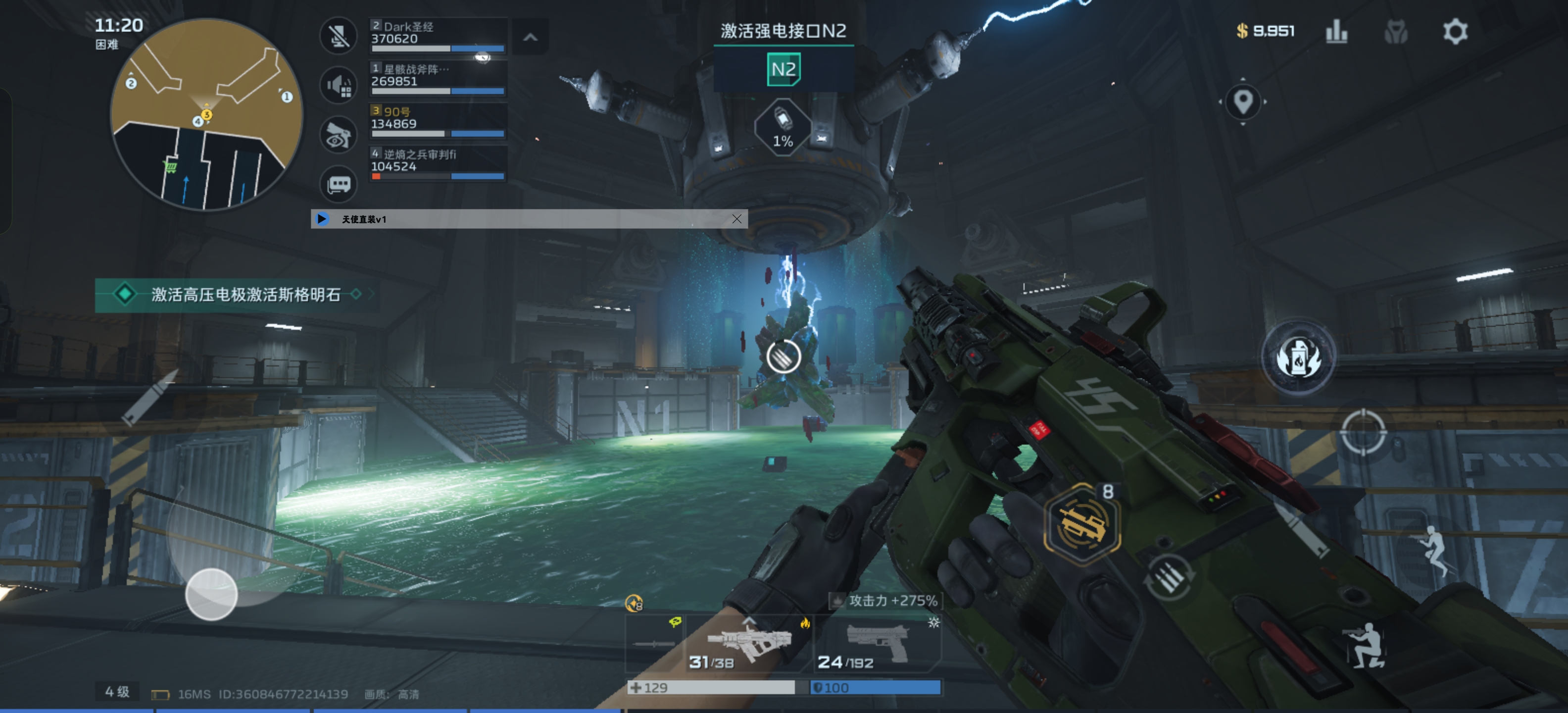Tap the map location ping button
The image size is (1568, 713).
[x=1242, y=101]
